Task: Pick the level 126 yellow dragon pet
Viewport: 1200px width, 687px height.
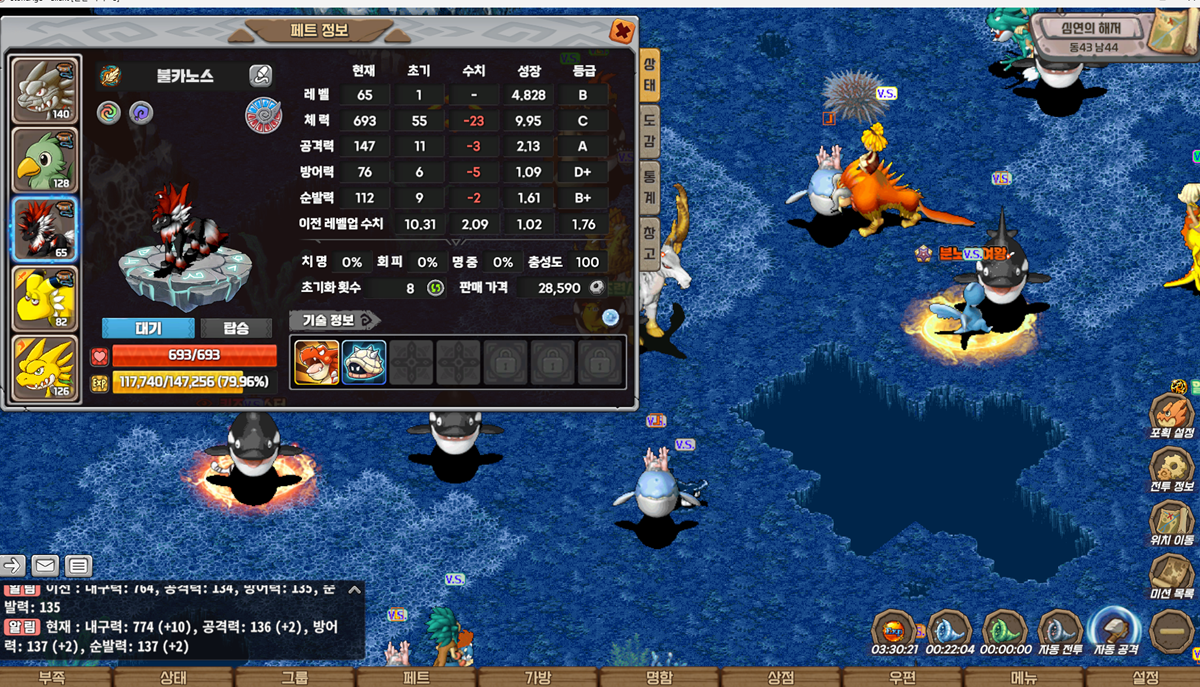Action: click(x=45, y=367)
